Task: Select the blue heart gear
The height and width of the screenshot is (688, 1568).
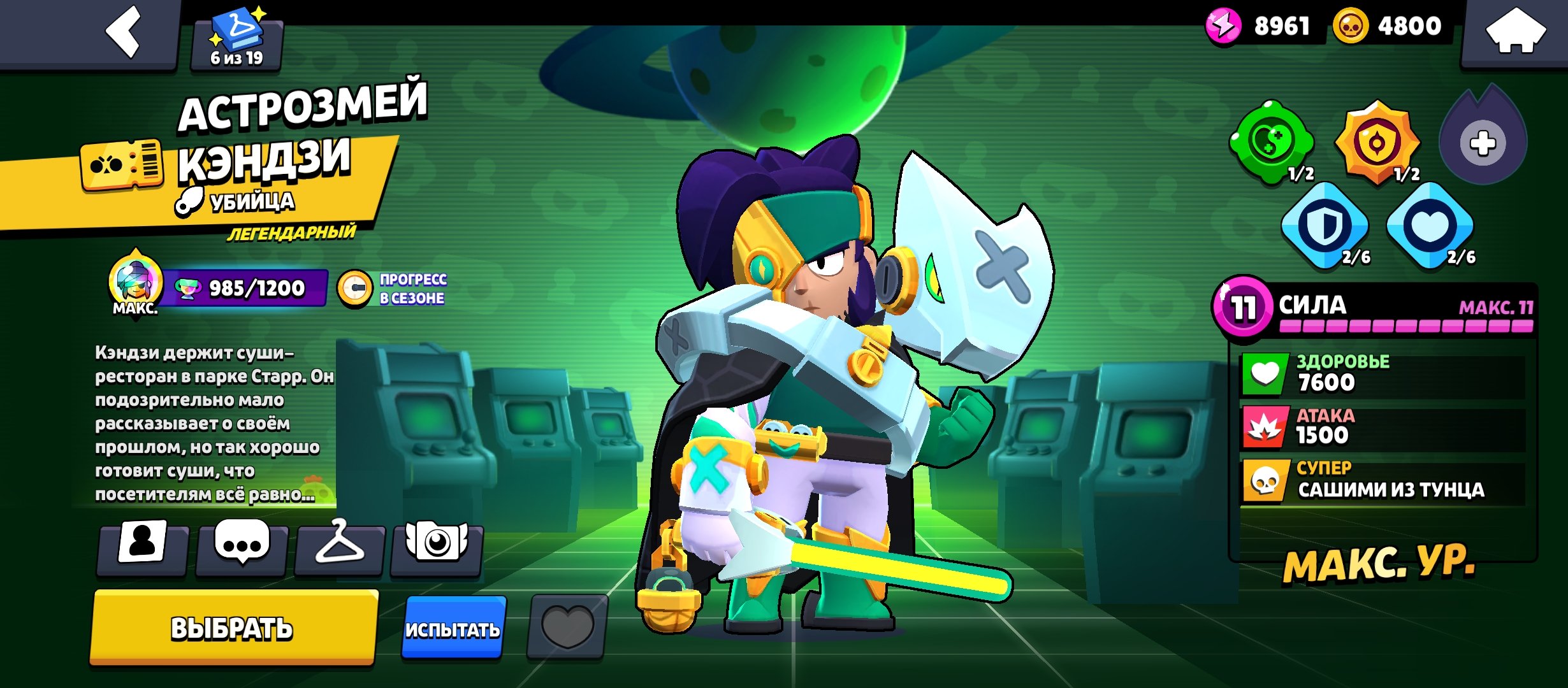Action: (1430, 225)
